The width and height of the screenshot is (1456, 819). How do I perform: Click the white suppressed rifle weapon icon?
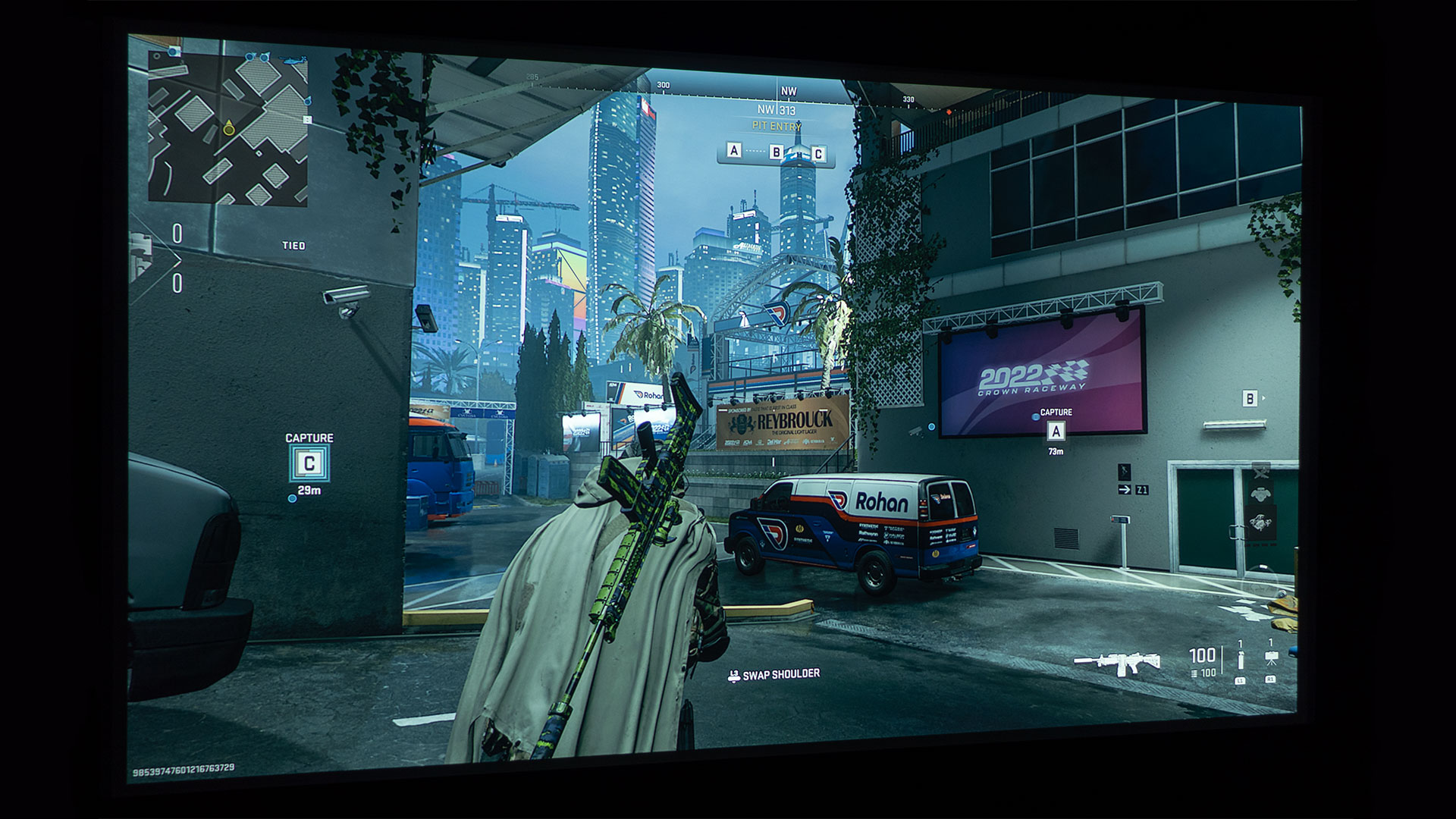pyautogui.click(x=1117, y=662)
